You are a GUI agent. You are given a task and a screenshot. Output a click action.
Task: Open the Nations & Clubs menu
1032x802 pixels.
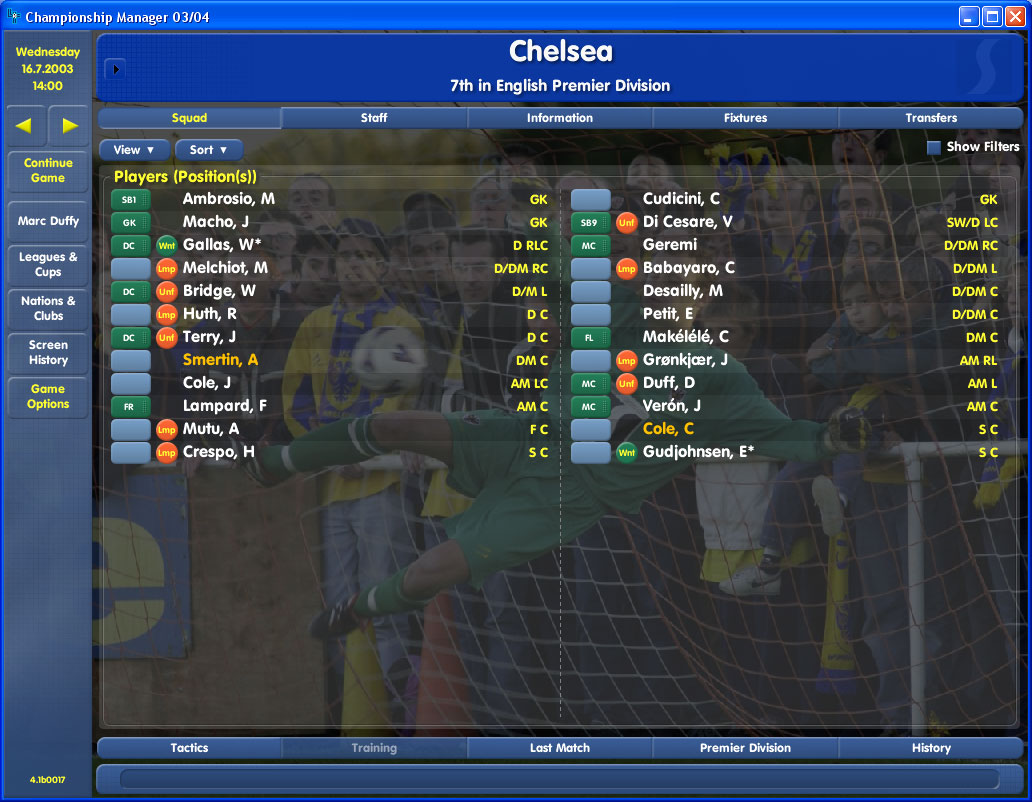coord(48,308)
